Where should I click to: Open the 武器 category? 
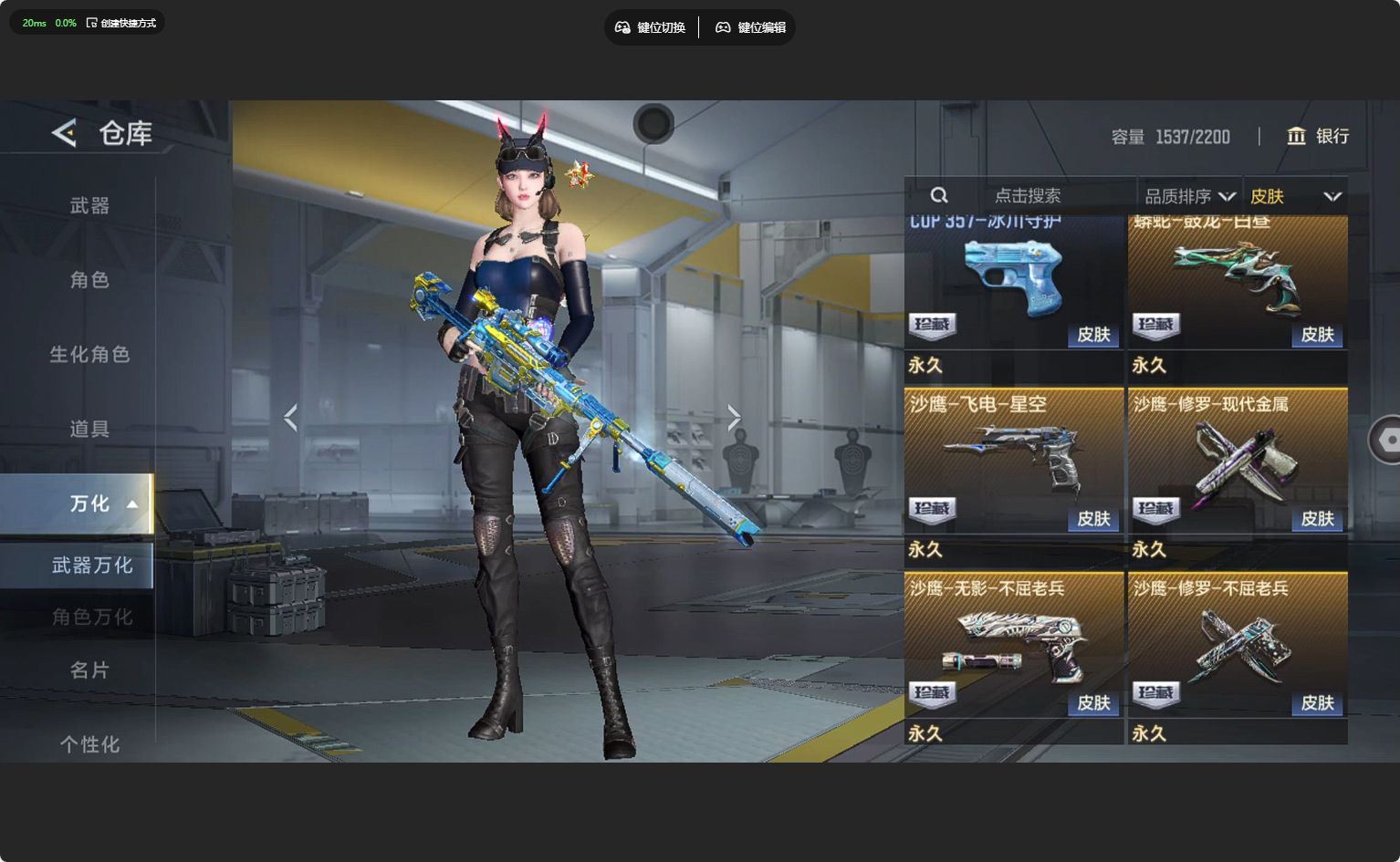pos(89,206)
